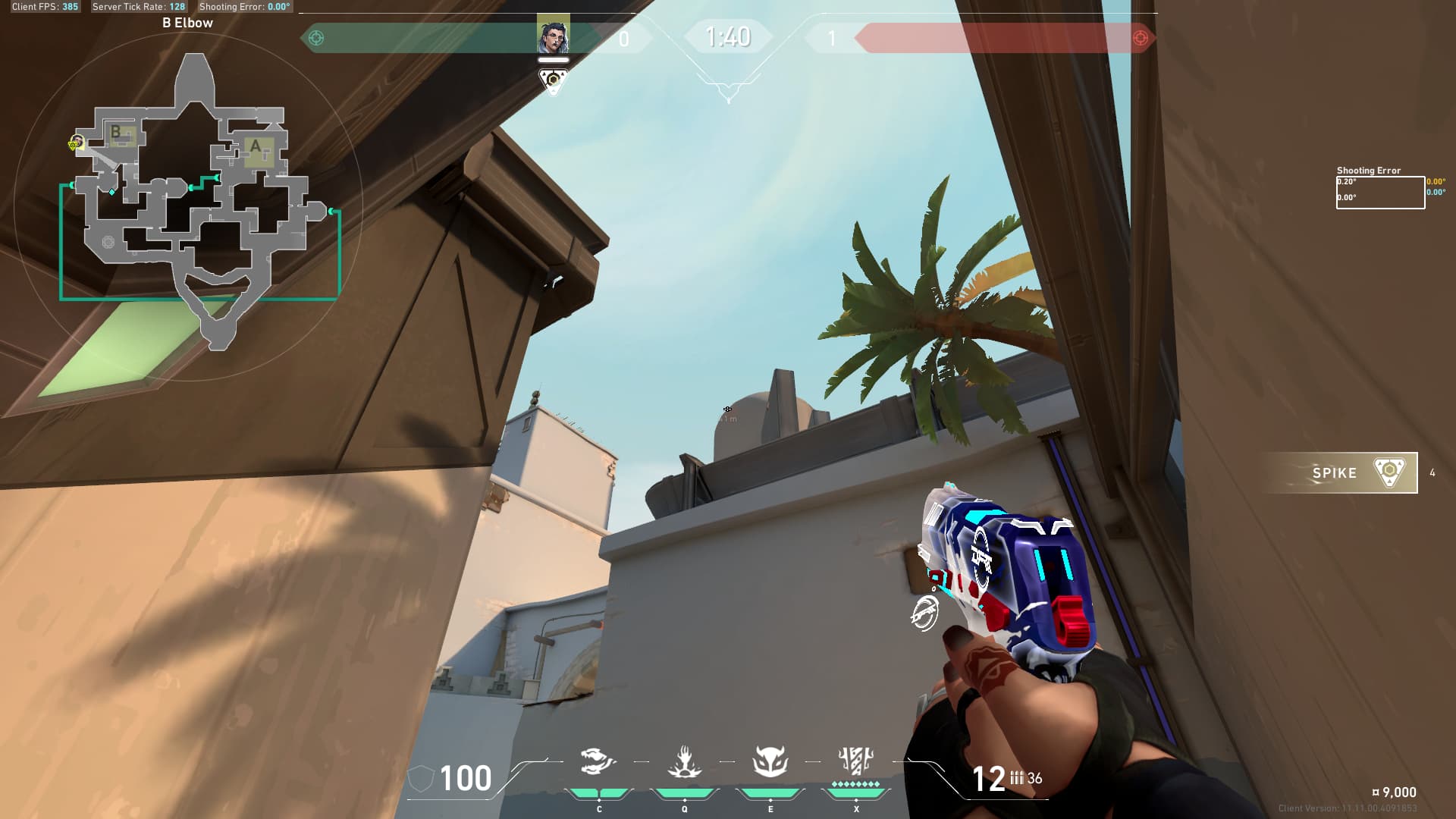
Task: Click the spike carrier icon under portrait
Action: [553, 80]
